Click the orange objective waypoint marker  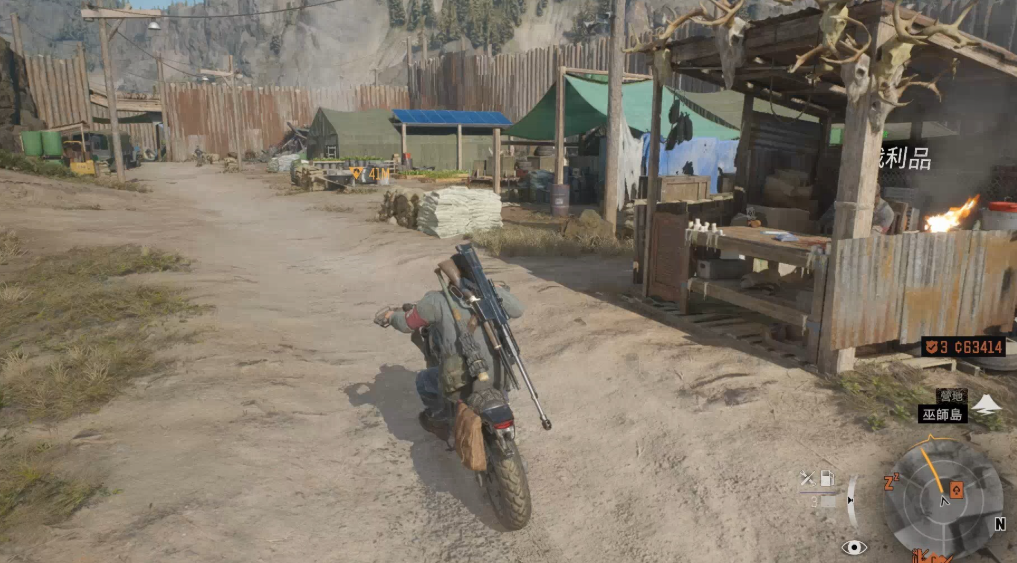click(355, 174)
